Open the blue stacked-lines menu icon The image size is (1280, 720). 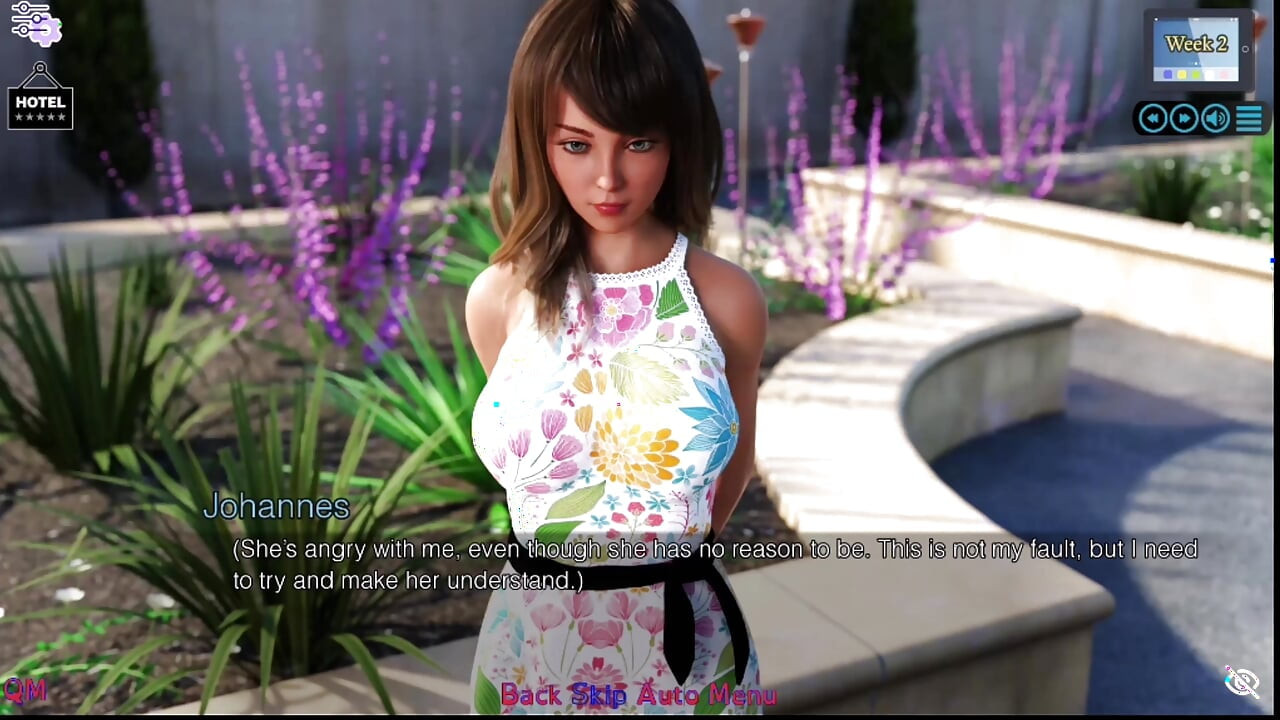tap(1249, 119)
